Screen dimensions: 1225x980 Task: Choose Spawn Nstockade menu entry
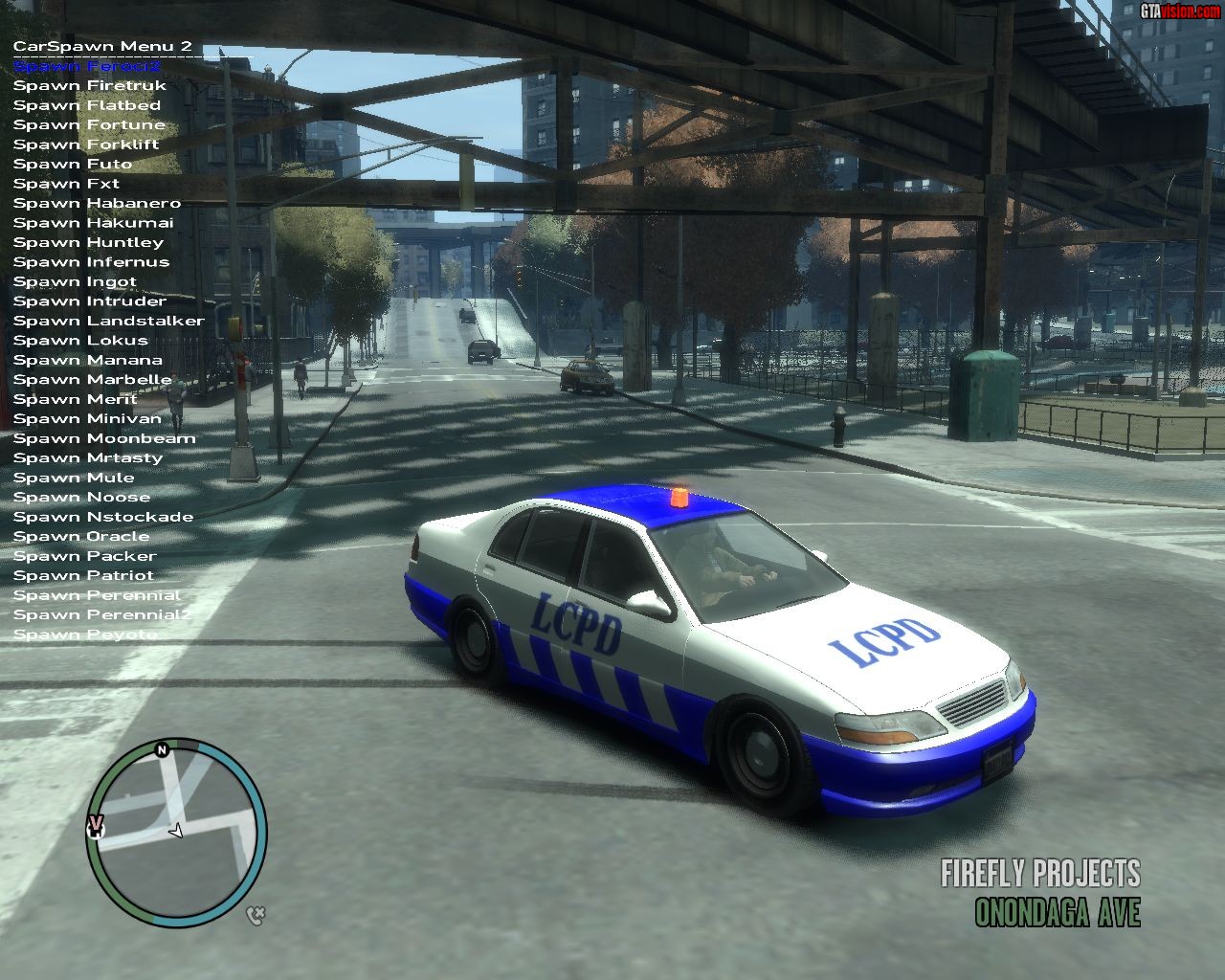coord(103,517)
